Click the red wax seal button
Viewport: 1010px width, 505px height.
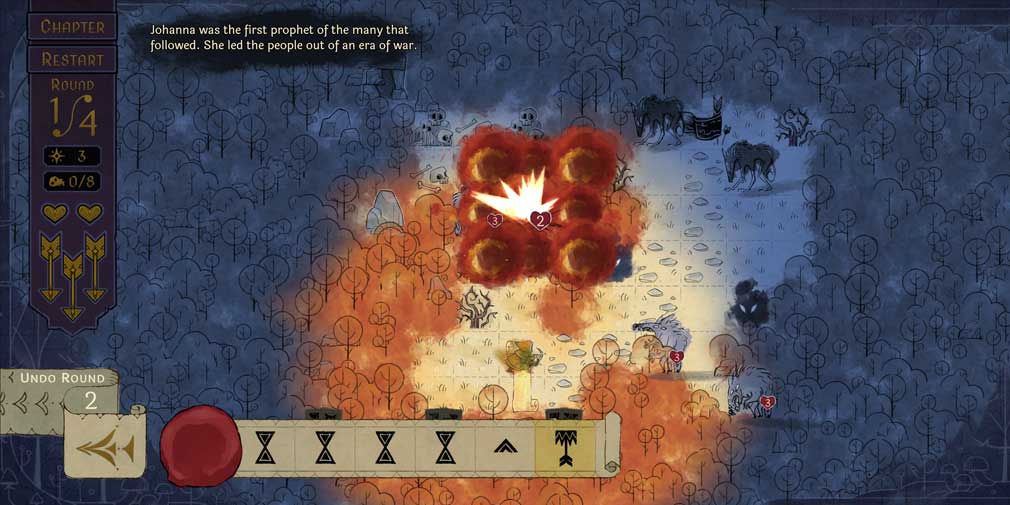pos(200,446)
